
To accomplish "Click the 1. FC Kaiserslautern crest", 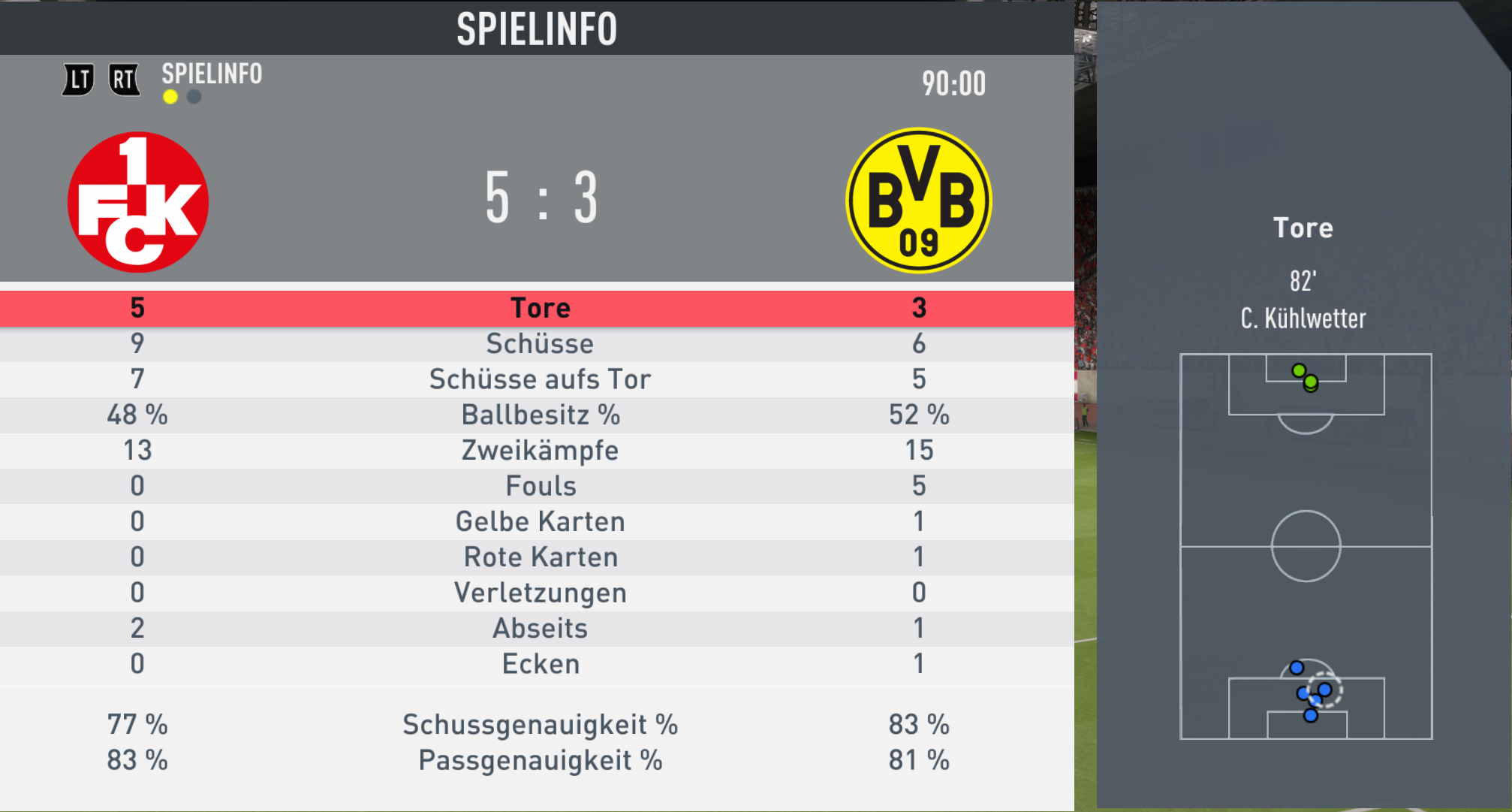I will 138,201.
